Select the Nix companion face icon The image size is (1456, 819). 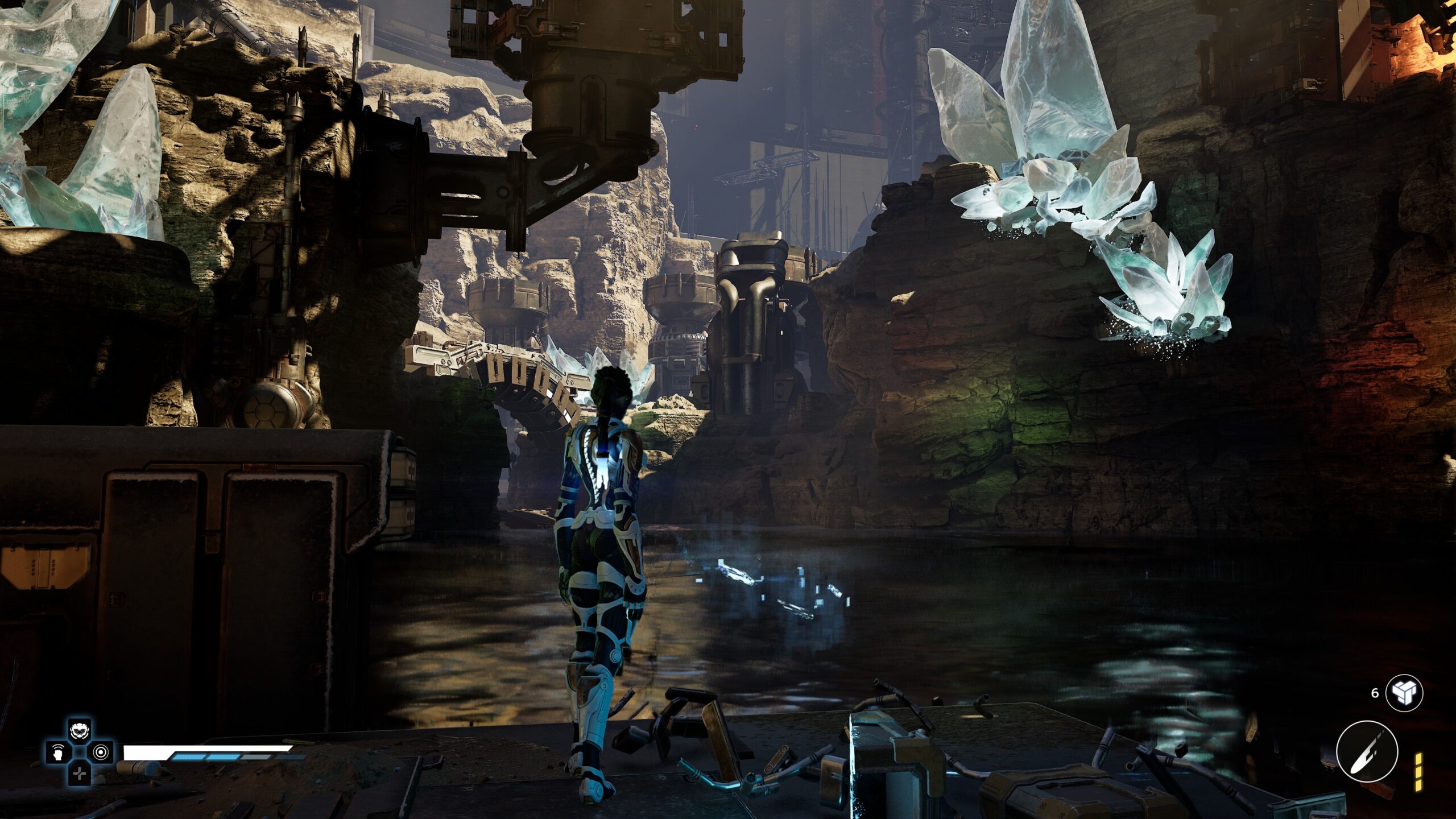pos(80,730)
